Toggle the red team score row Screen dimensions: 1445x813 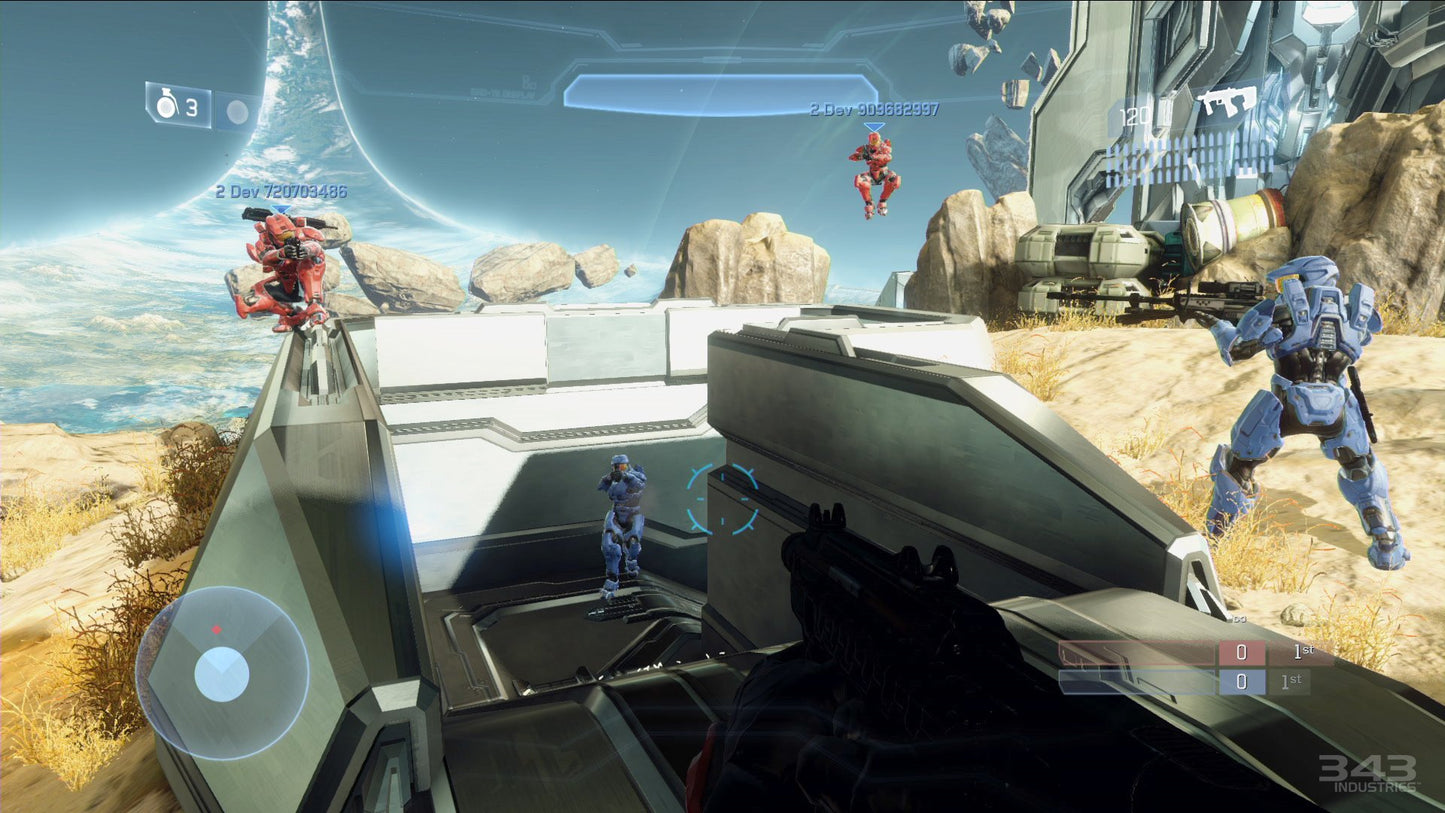point(1150,650)
